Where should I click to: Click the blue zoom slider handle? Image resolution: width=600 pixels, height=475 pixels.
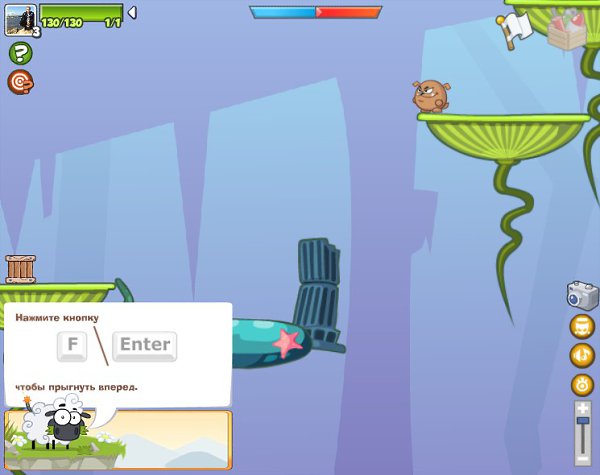tap(582, 423)
